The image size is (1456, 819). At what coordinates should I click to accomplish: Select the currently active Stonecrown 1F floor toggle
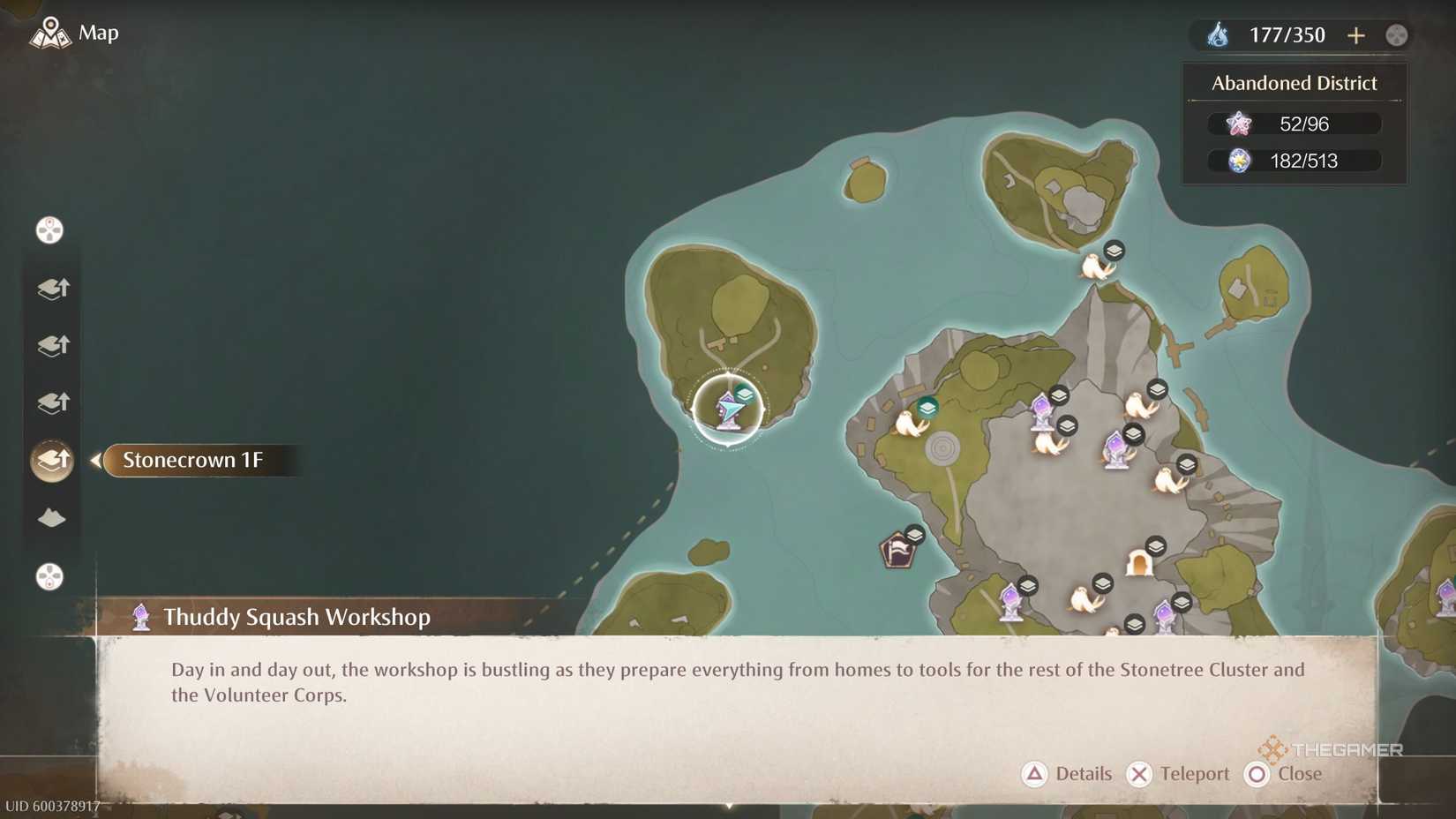(x=51, y=460)
